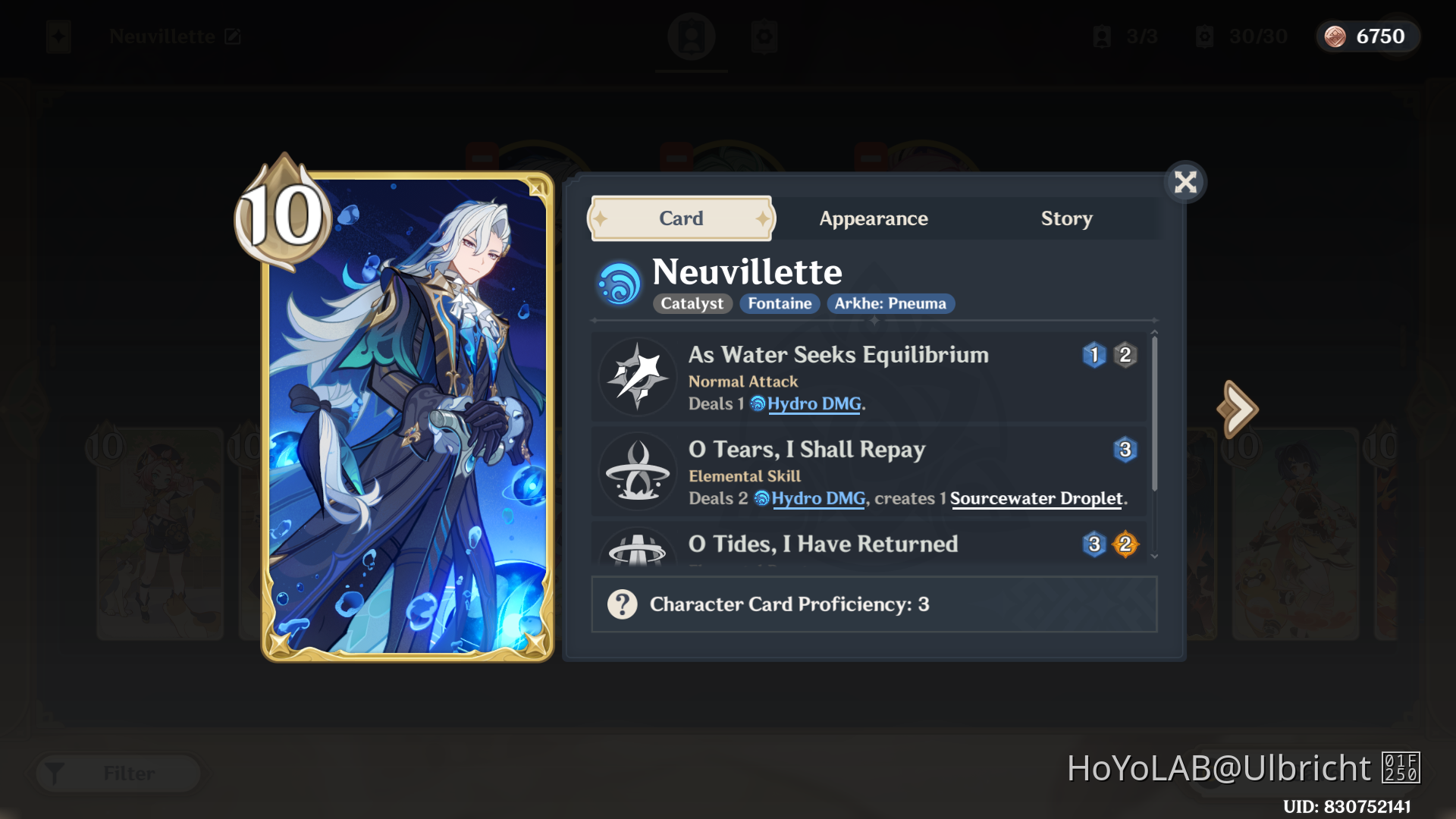Click the As Water Seeks Equilibrium attack icon

point(638,377)
